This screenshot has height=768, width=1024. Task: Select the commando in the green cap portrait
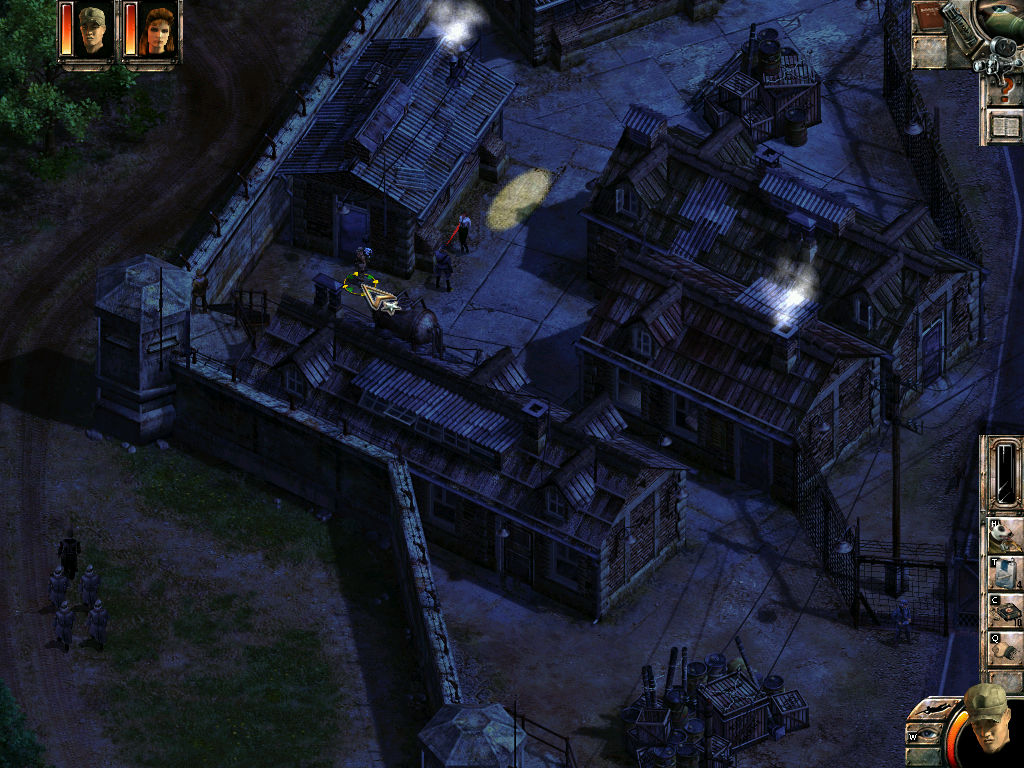[x=92, y=32]
